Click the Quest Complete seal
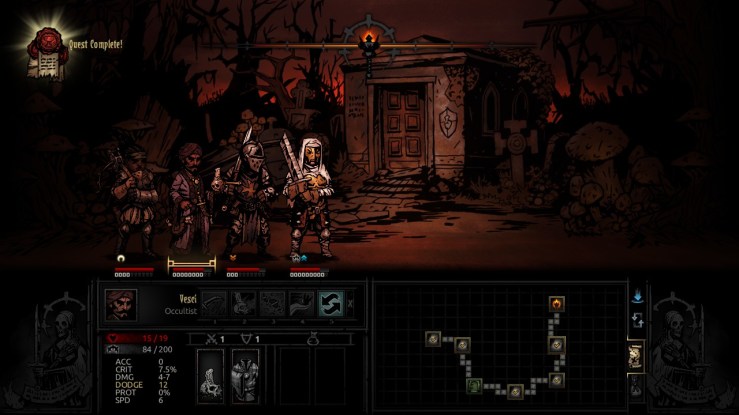This screenshot has width=739, height=415. (45, 45)
